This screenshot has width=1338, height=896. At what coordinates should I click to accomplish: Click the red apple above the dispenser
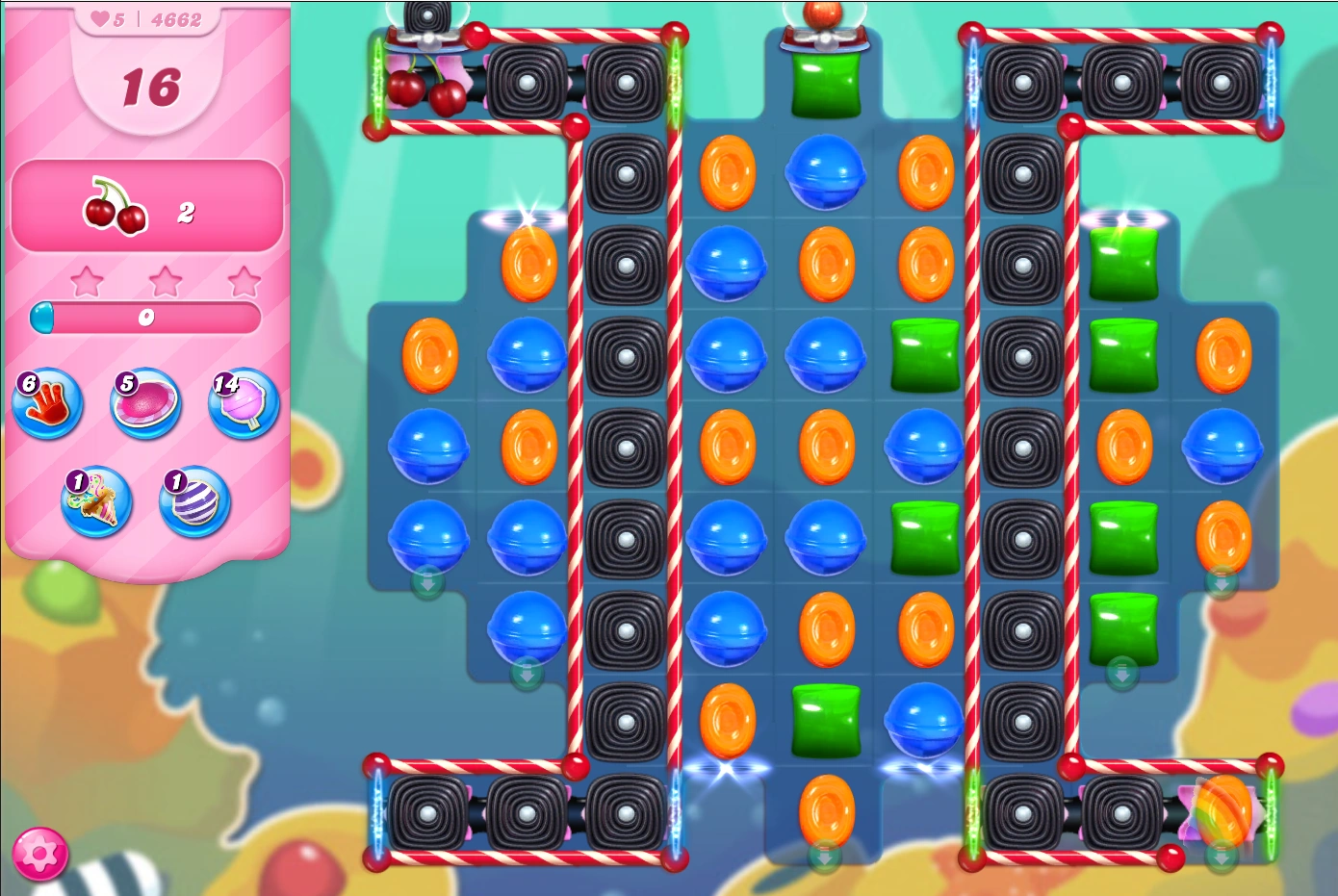[x=823, y=14]
